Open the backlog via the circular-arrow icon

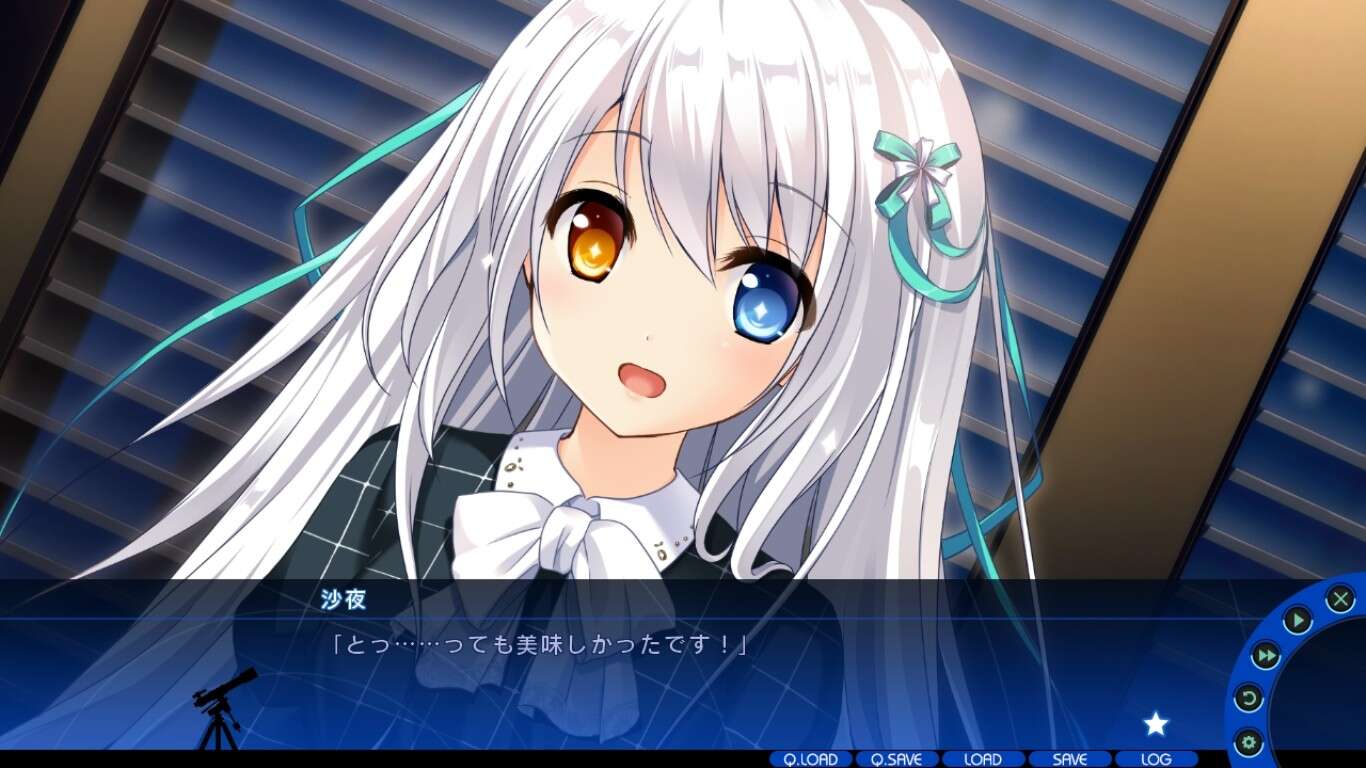(1250, 697)
